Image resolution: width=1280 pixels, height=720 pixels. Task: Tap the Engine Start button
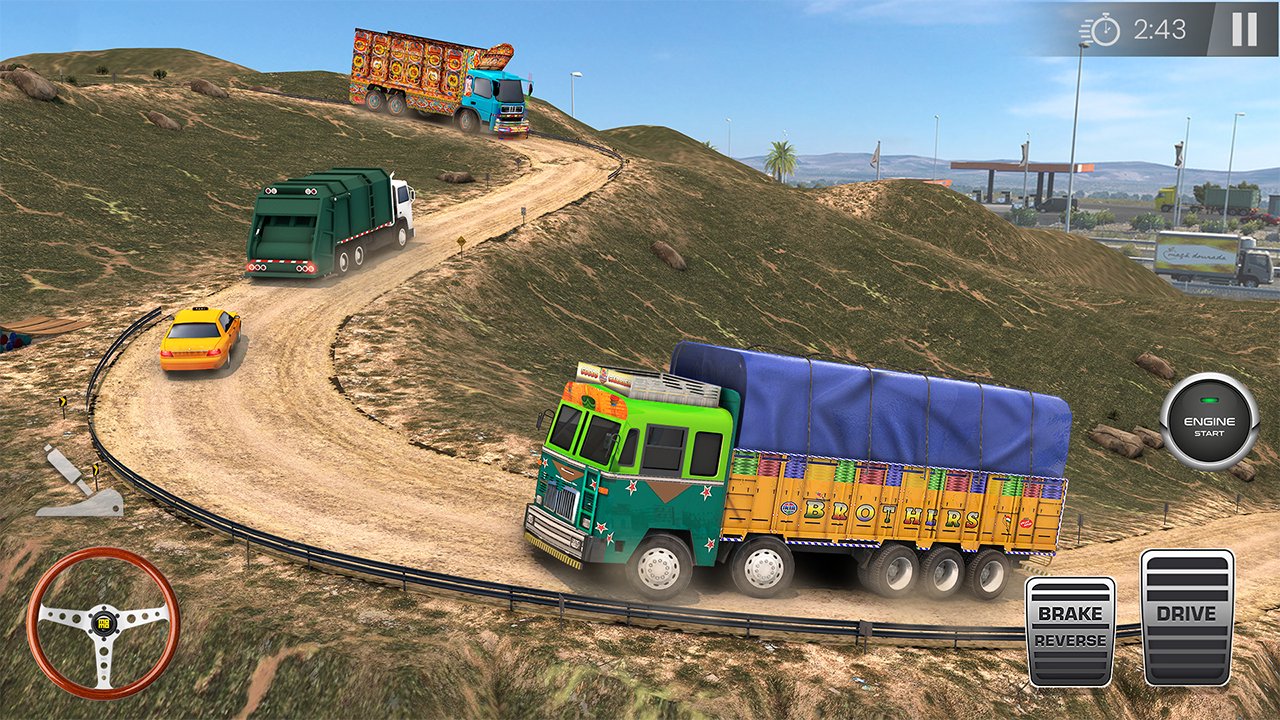point(1209,421)
